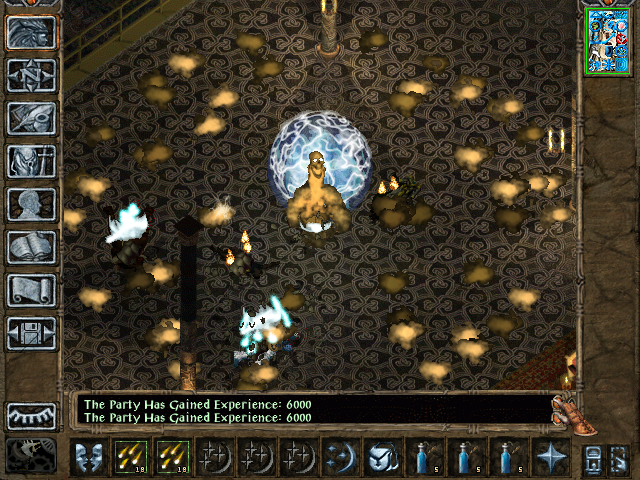This screenshot has width=640, height=480.
Task: Open the priest scroll
Action: click(31, 290)
